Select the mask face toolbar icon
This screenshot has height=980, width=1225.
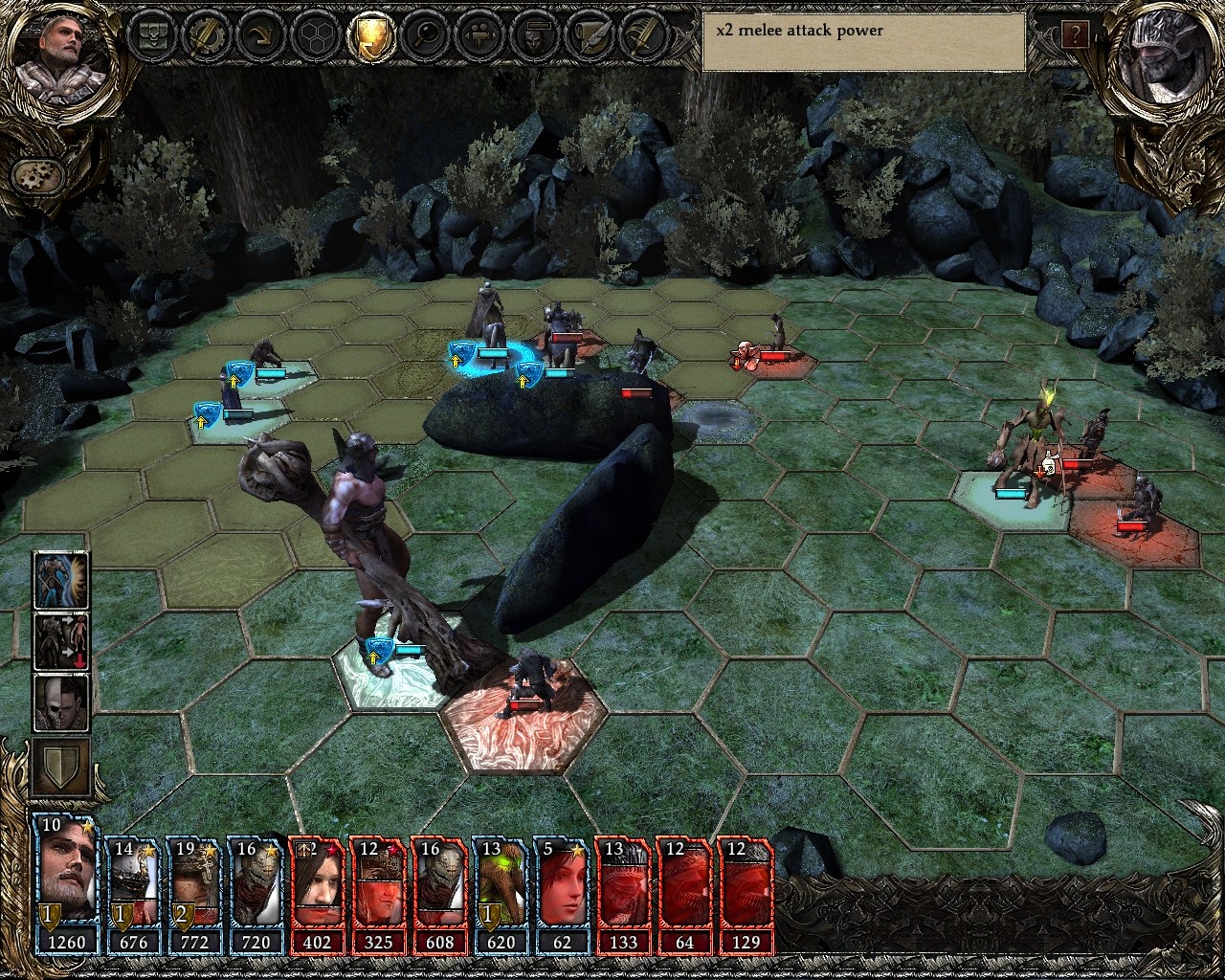532,36
